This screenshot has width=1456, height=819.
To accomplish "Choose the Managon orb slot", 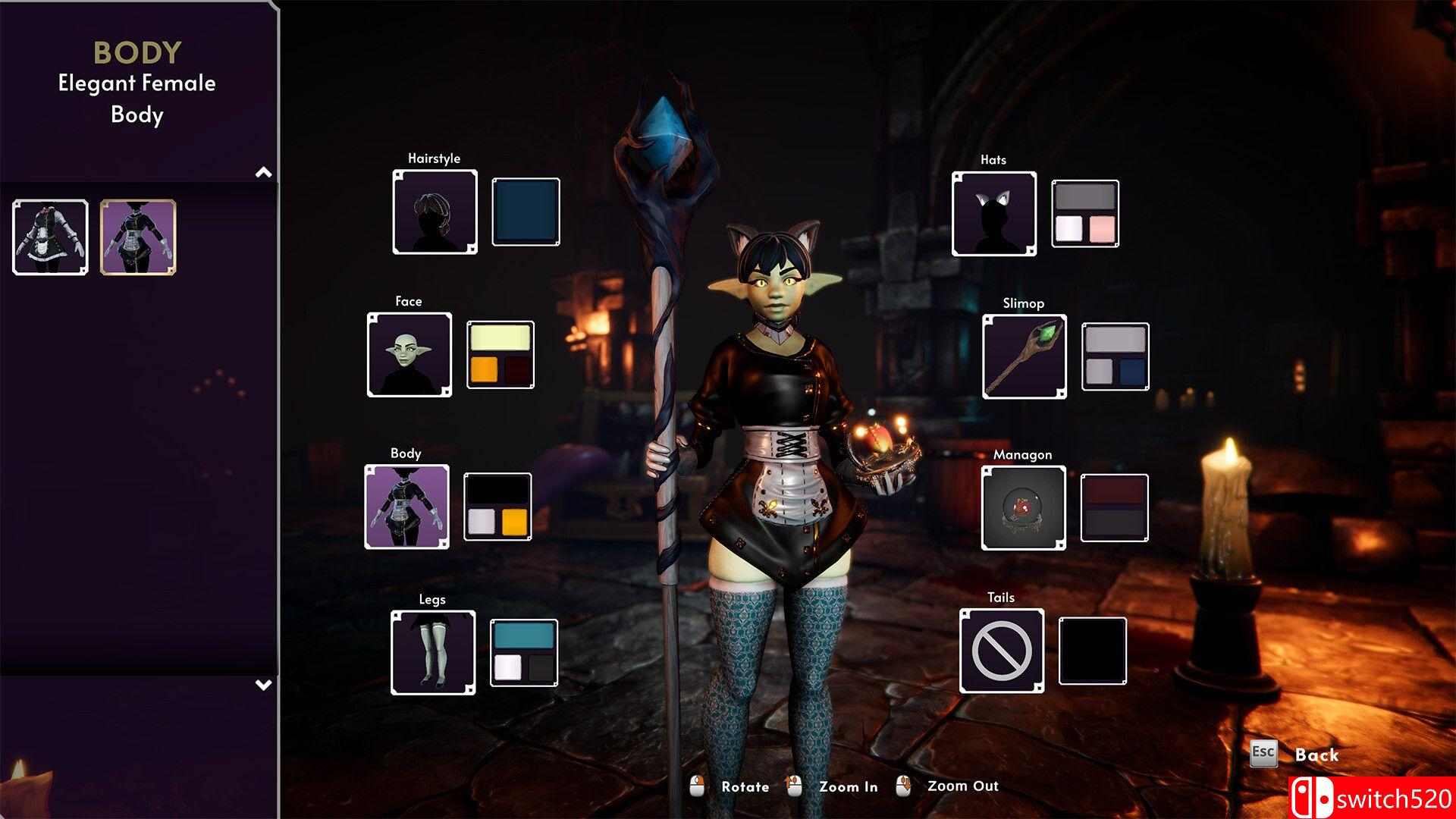I will click(x=1023, y=508).
